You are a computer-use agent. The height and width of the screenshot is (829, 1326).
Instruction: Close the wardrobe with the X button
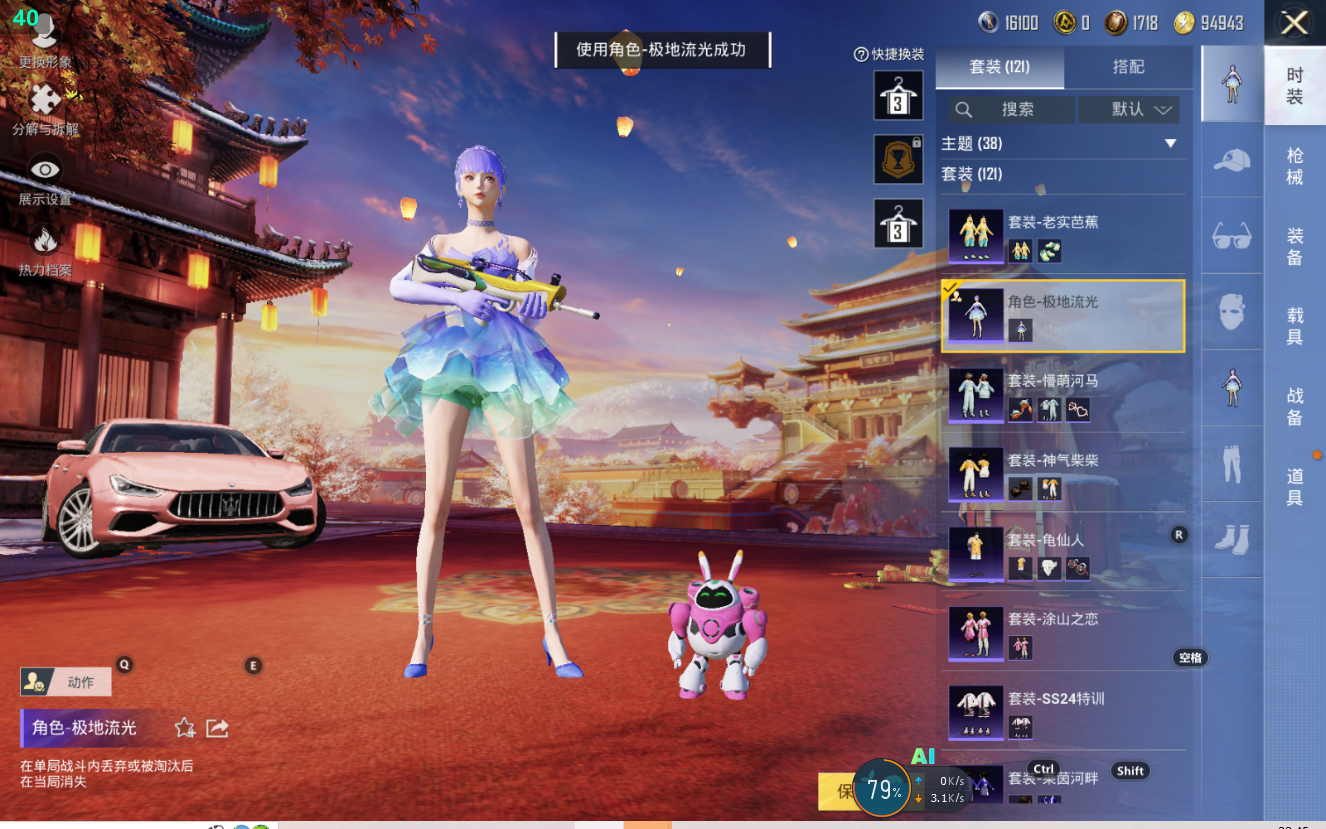(x=1294, y=23)
